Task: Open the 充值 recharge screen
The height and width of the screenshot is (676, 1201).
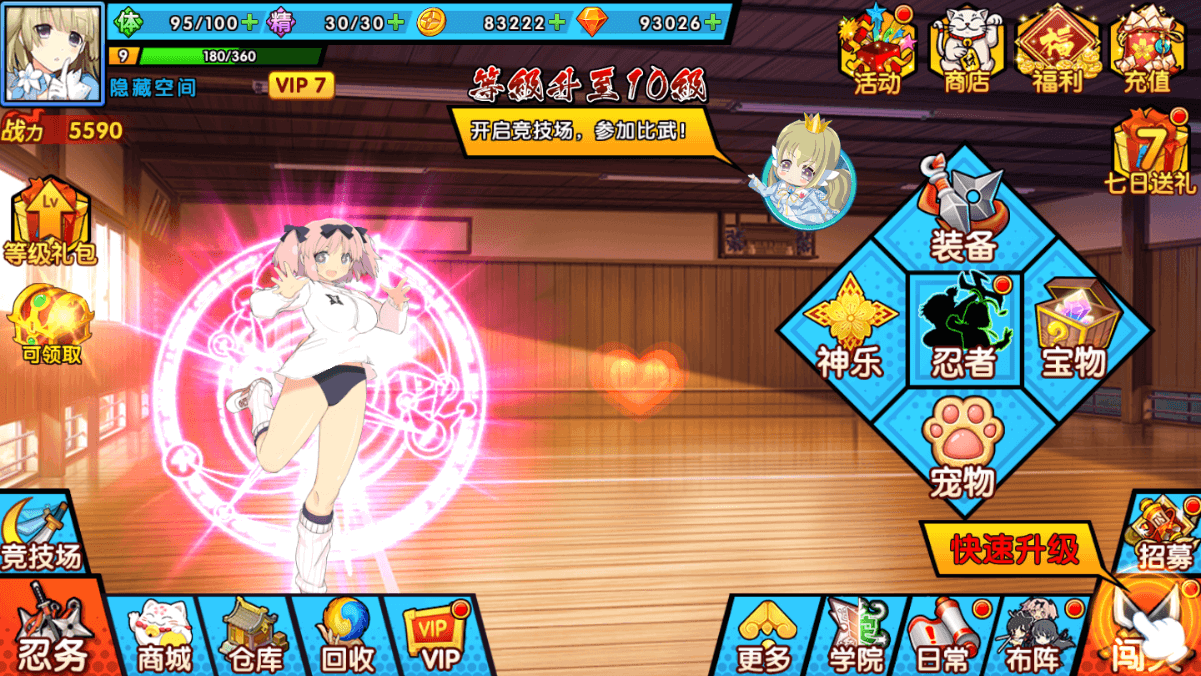Action: tap(1146, 52)
